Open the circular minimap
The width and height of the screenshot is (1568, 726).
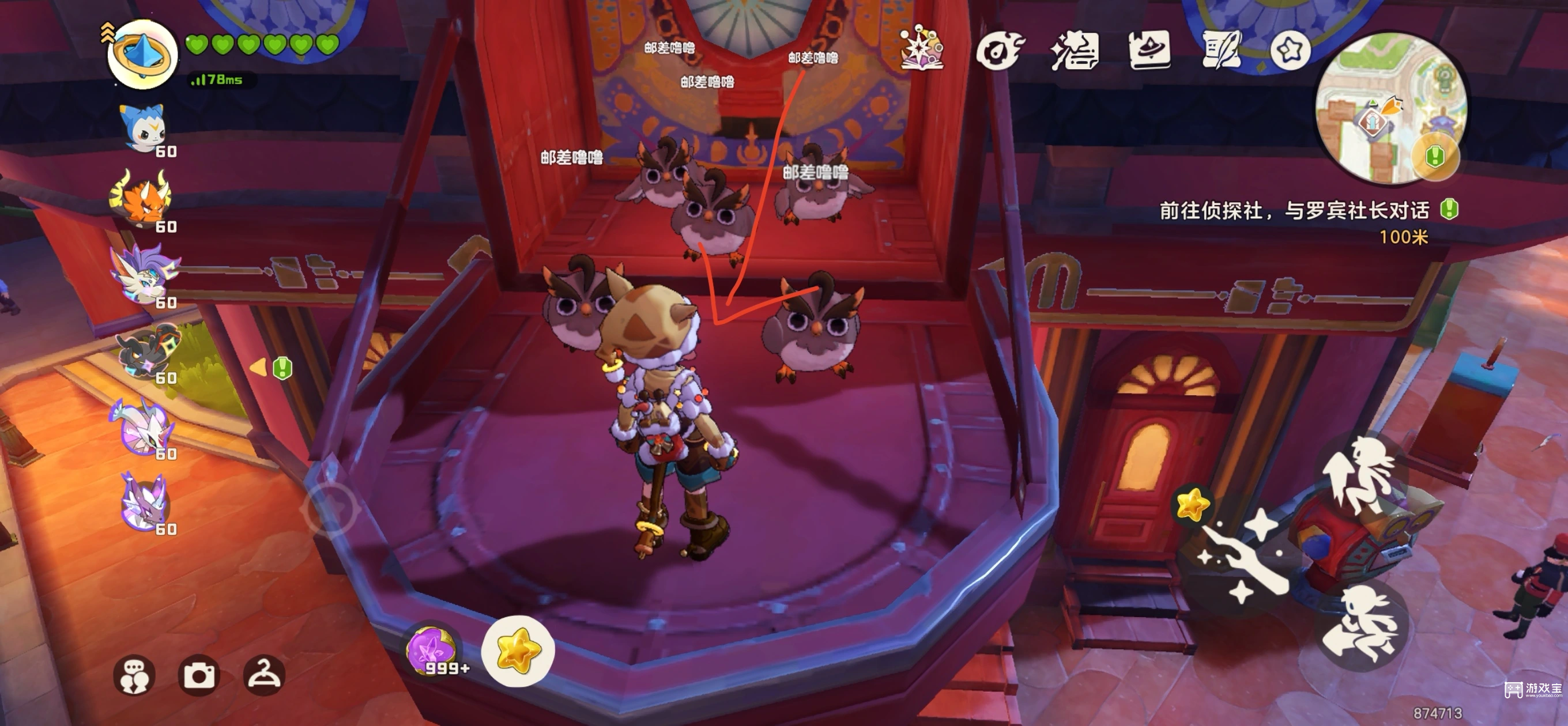click(1391, 108)
